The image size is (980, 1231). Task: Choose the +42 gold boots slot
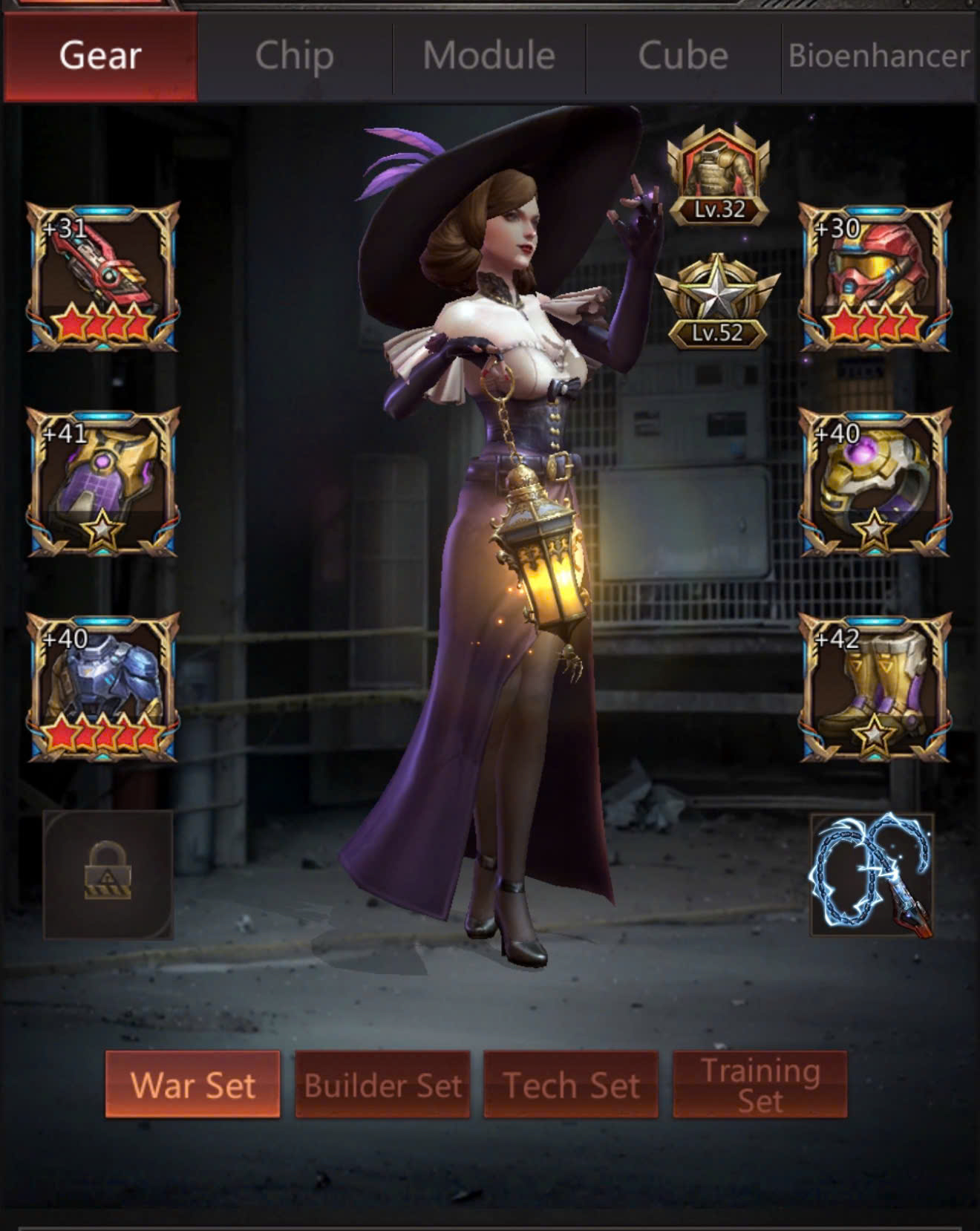click(x=875, y=688)
